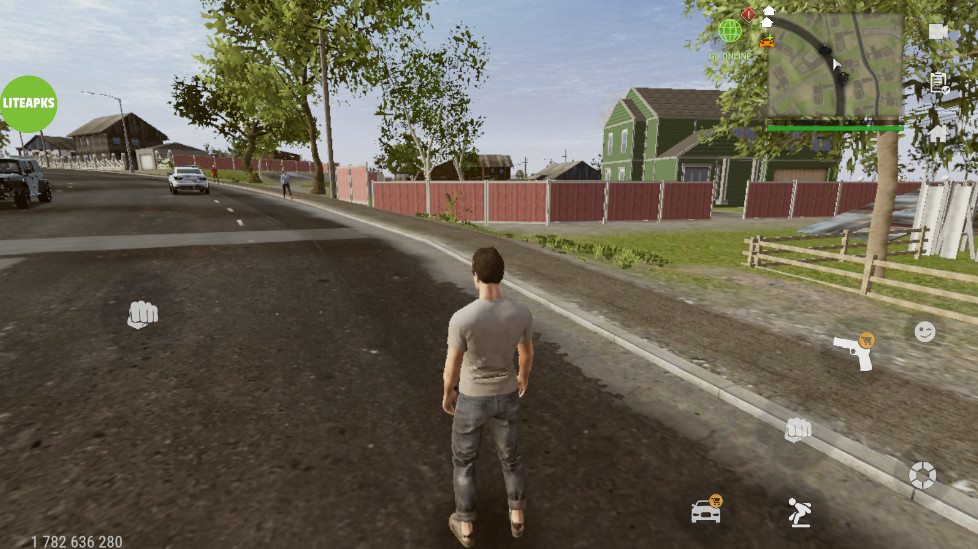Select the orange add-car icon
Viewport: 978px width, 549px height.
[x=767, y=41]
